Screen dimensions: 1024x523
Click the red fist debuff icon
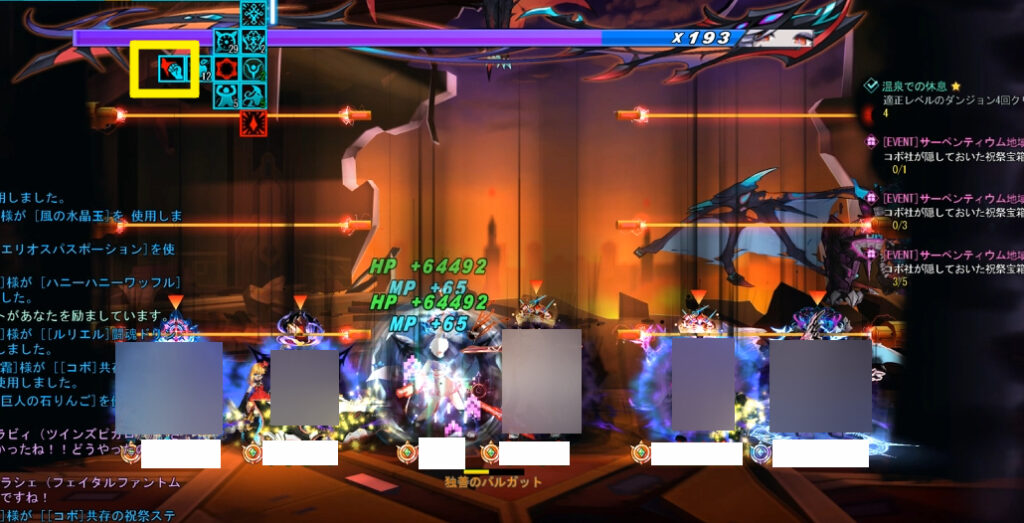173,68
